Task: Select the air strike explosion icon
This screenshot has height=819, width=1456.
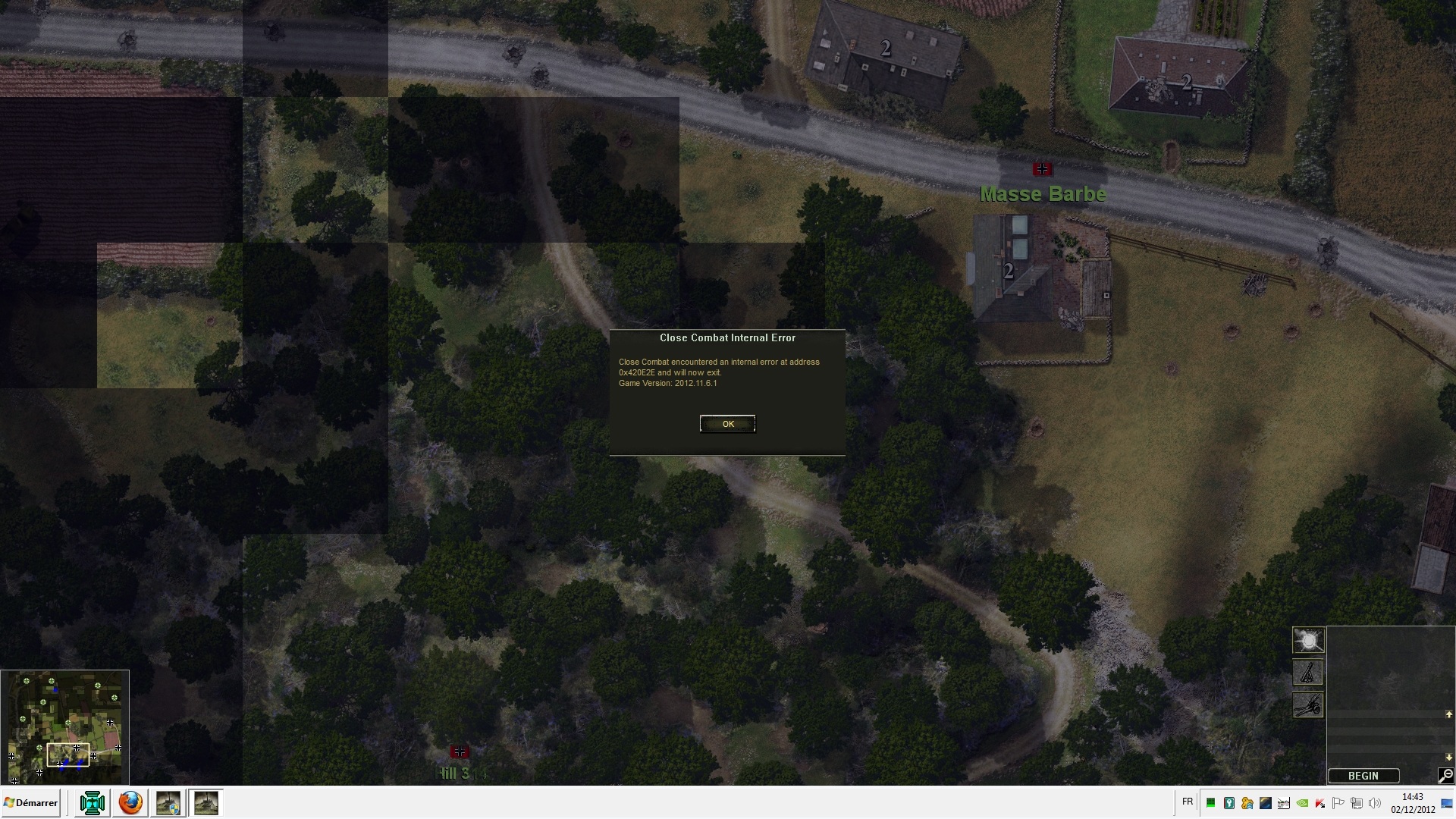Action: (1308, 641)
